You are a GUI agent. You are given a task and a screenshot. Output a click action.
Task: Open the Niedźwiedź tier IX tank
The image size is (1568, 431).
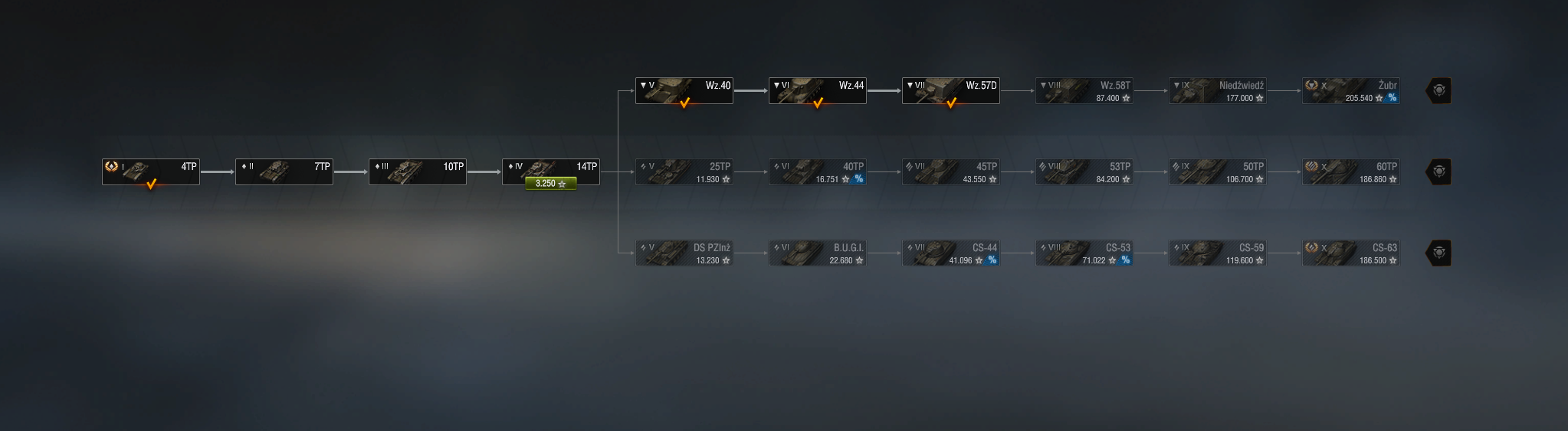point(1218,90)
